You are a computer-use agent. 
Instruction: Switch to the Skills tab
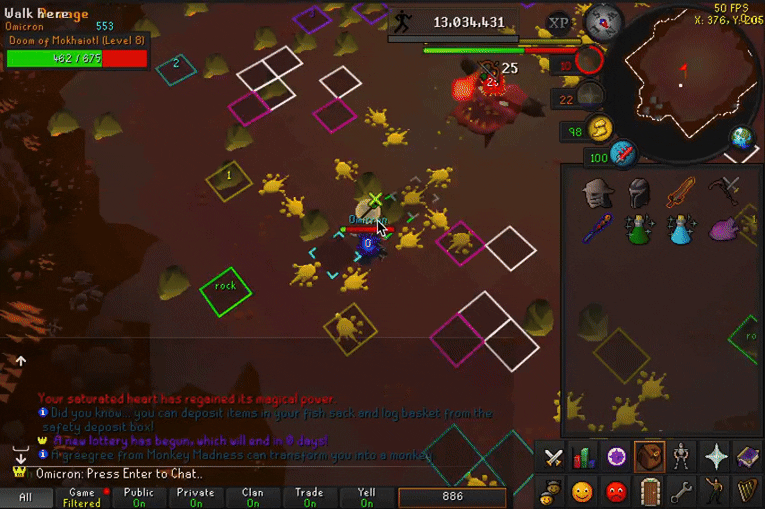[x=585, y=457]
